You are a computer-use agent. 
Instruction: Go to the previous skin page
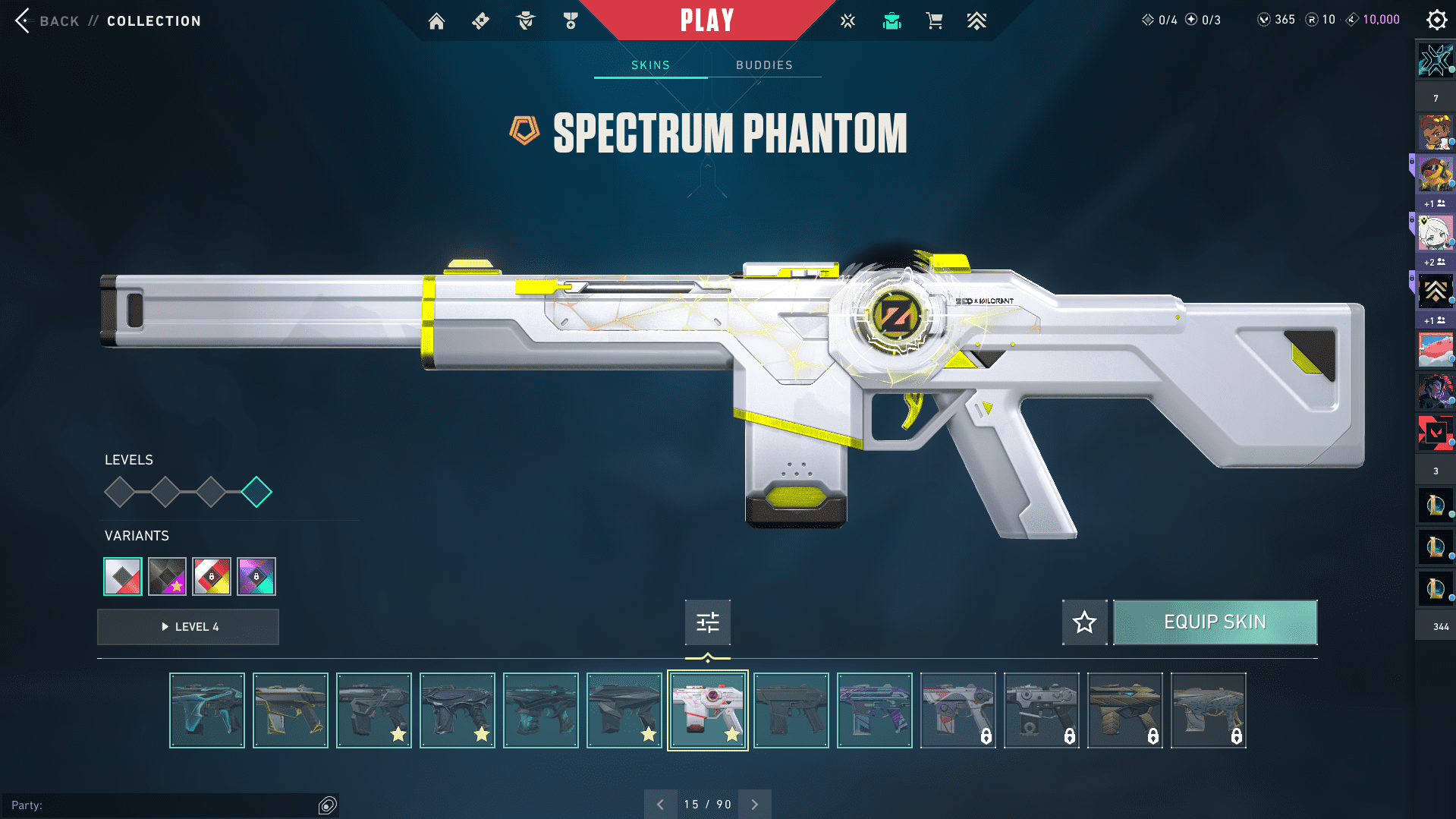(660, 805)
